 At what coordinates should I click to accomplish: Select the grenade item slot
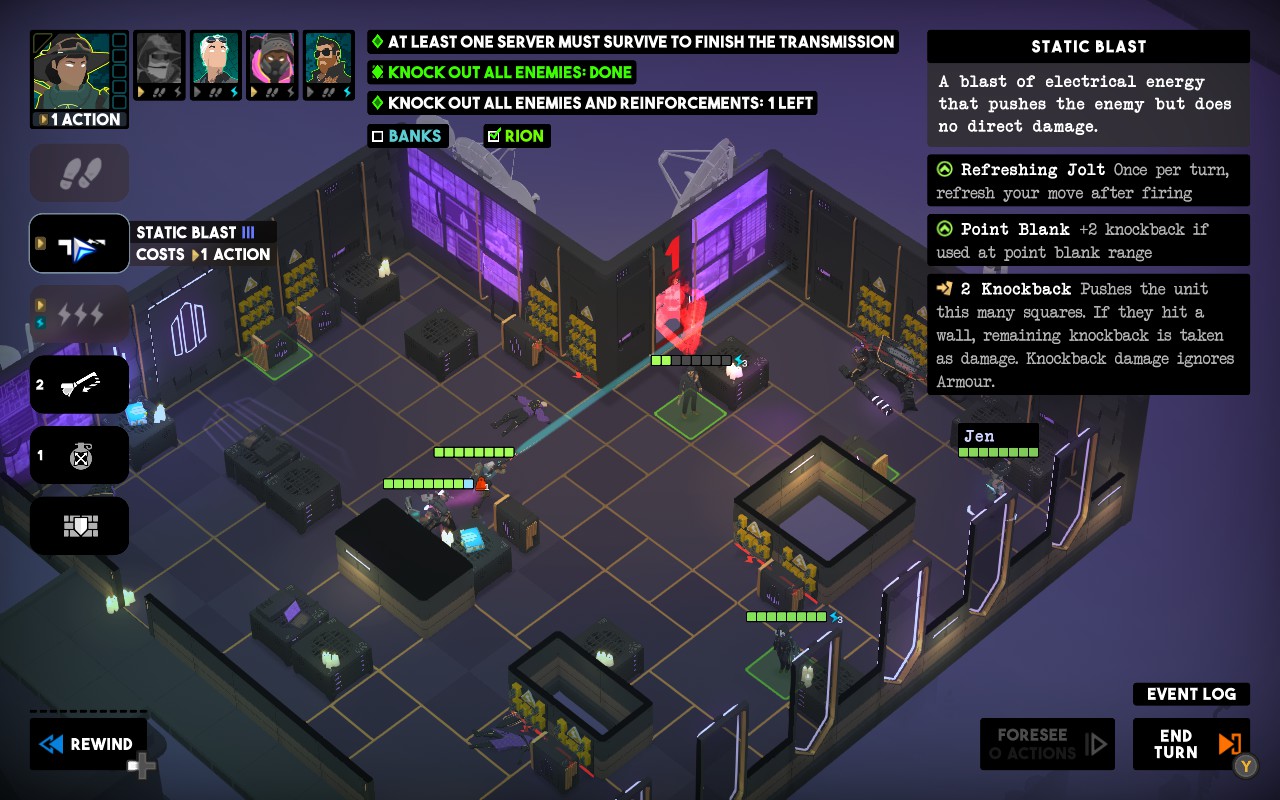80,456
